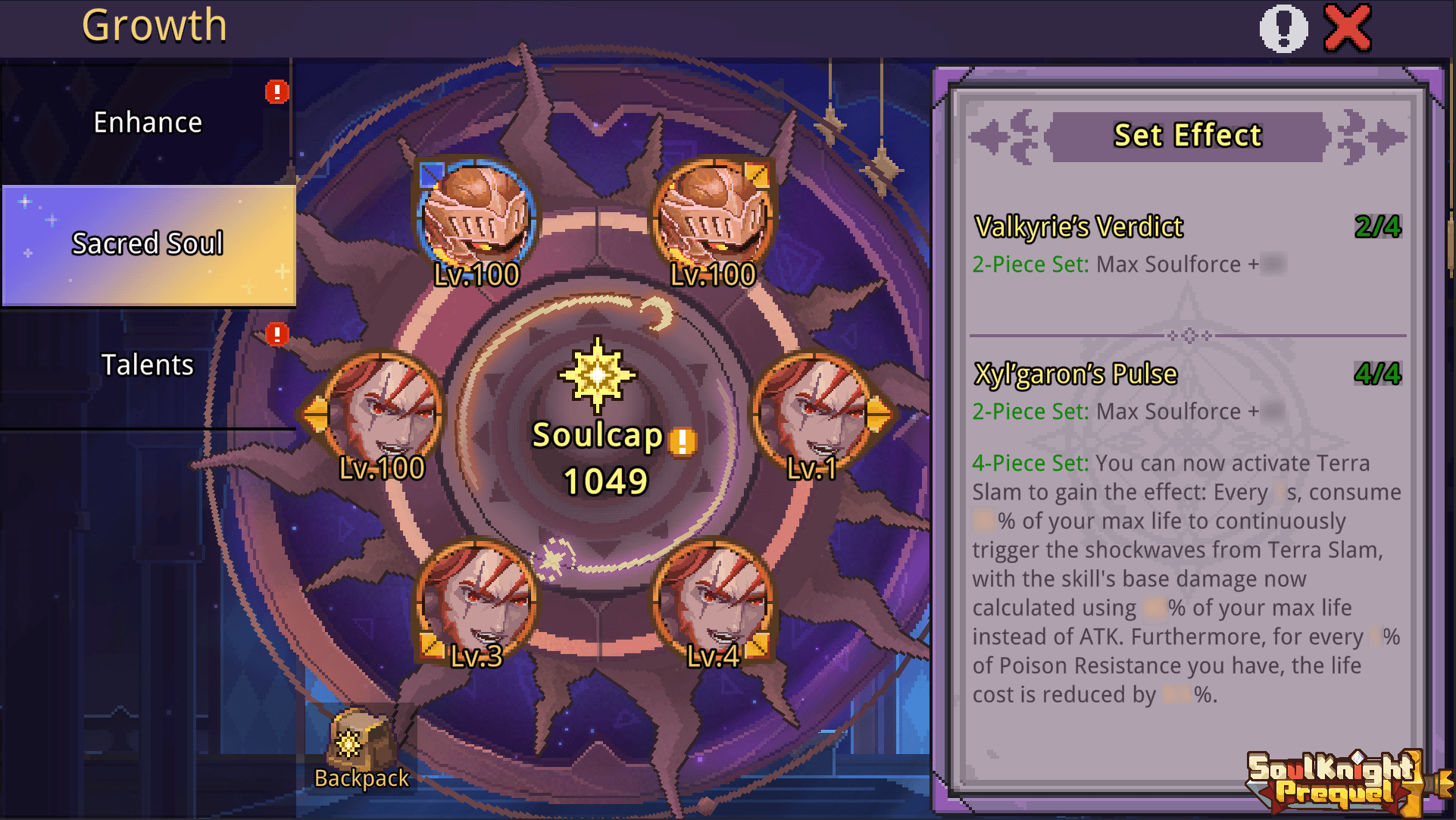The image size is (1456, 820).
Task: Pick the Xyl'garon soul at Lv.3
Action: pyautogui.click(x=476, y=601)
